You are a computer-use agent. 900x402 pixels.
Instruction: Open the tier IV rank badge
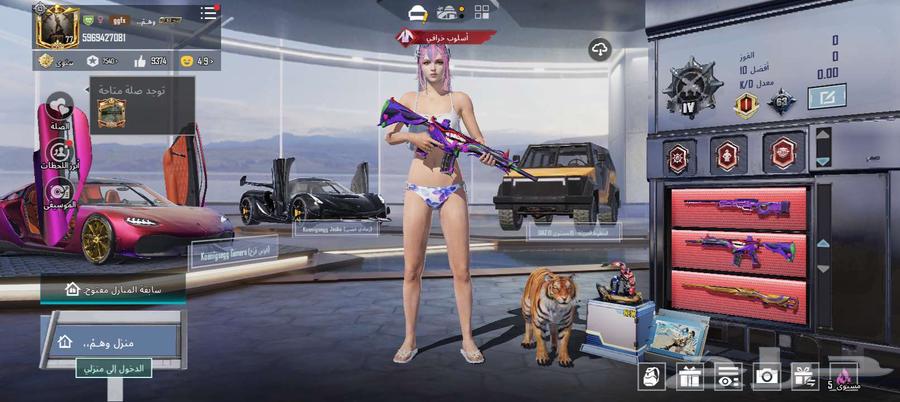click(x=691, y=86)
